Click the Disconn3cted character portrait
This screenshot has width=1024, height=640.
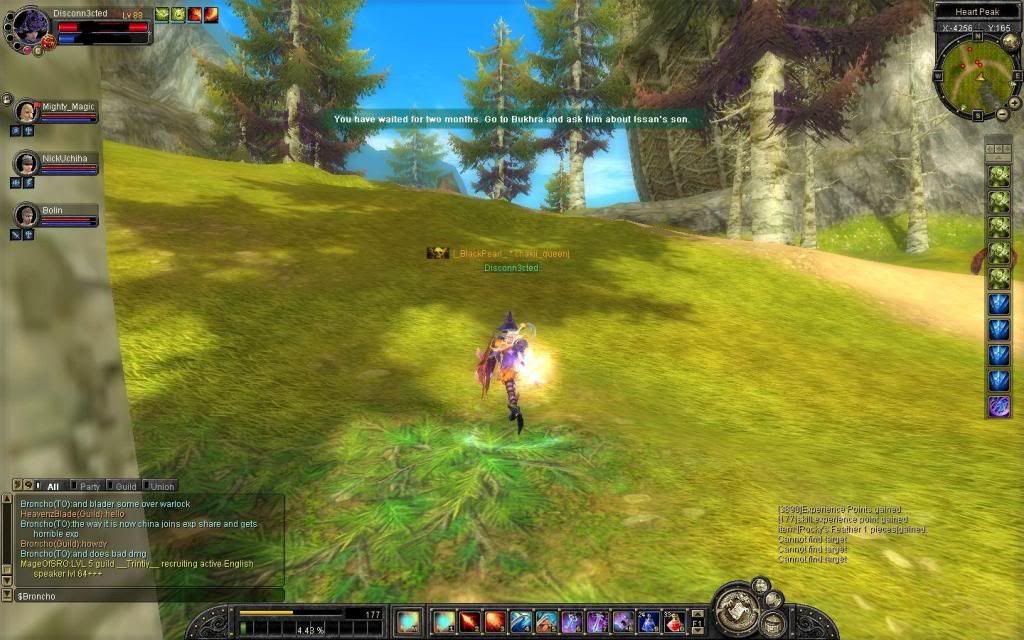coord(31,24)
